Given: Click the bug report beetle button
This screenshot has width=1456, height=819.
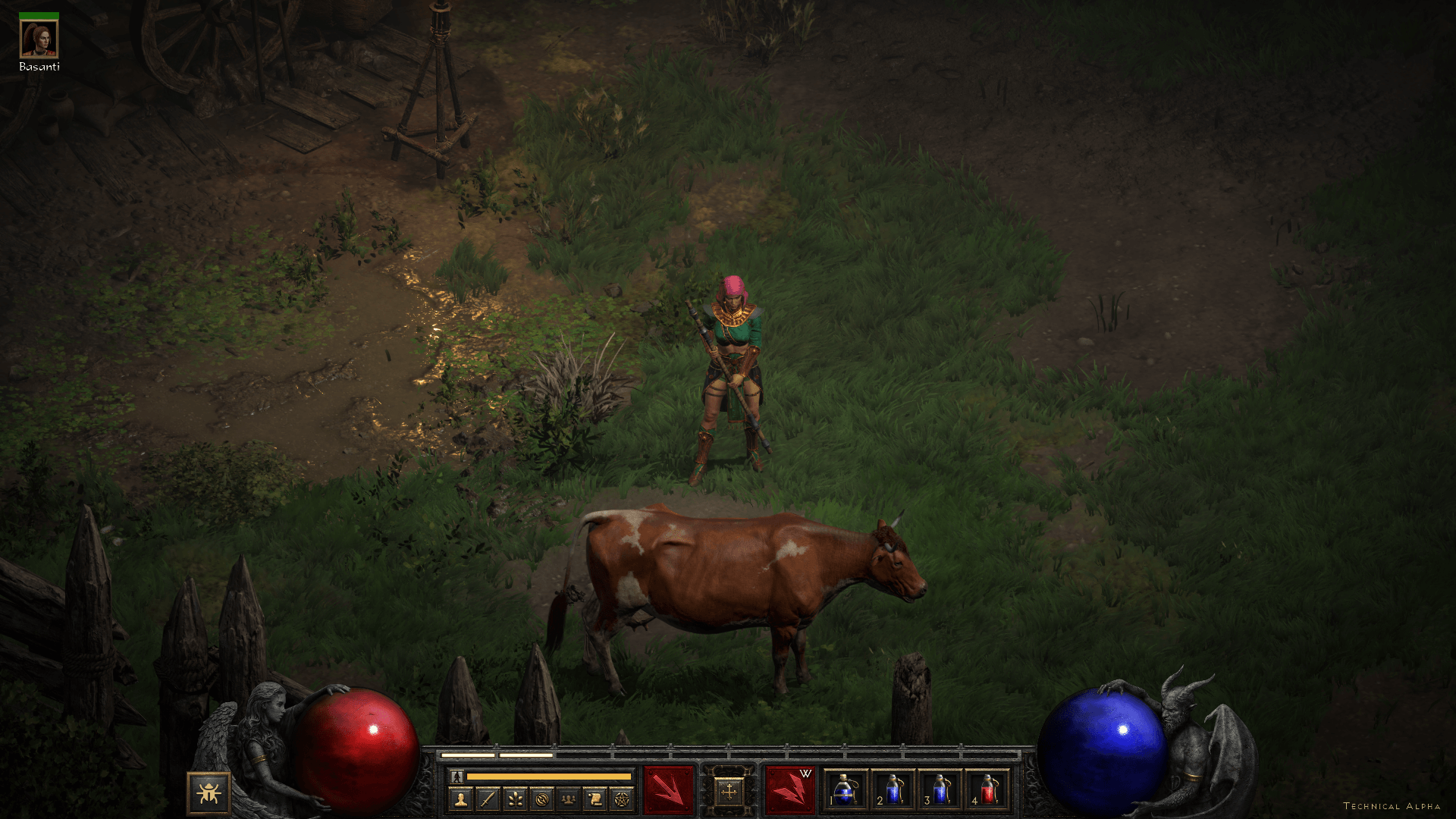Looking at the screenshot, I should (209, 792).
